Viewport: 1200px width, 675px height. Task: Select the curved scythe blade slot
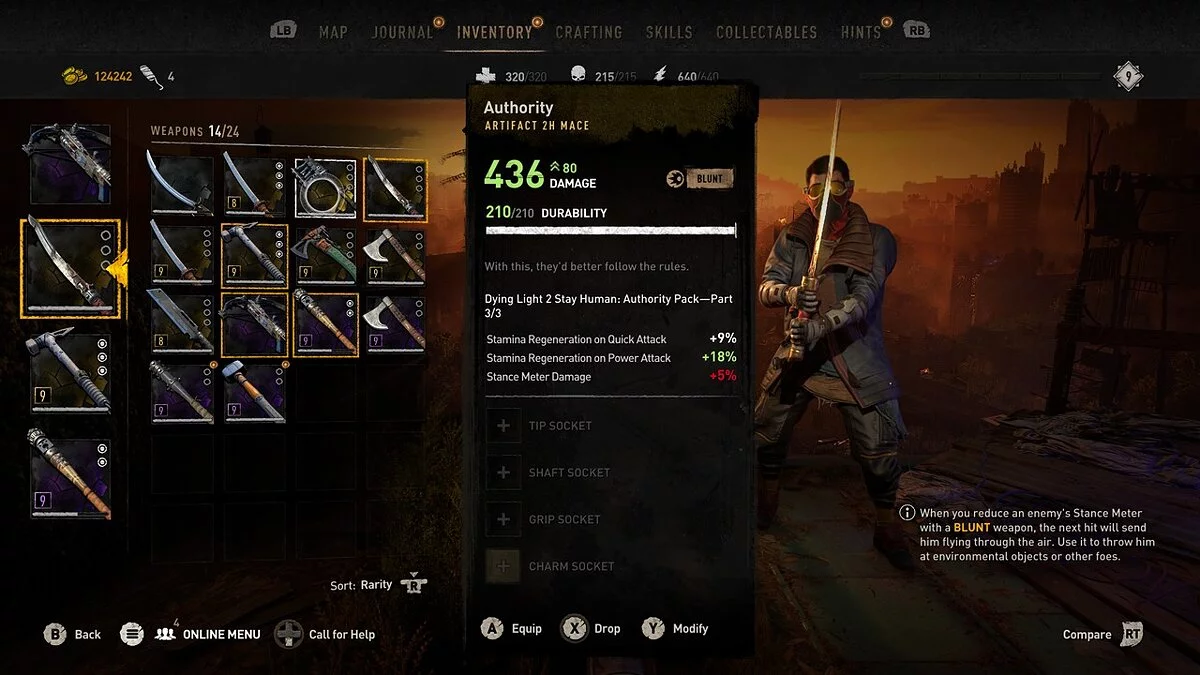182,186
